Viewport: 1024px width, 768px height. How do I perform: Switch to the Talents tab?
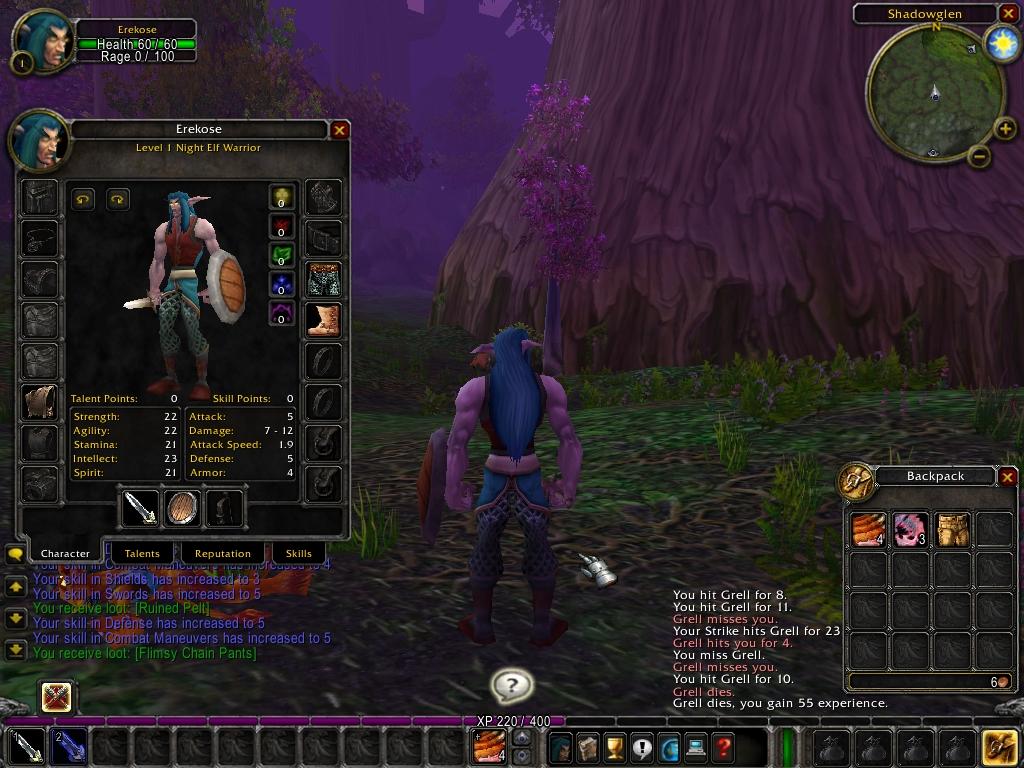pyautogui.click(x=142, y=553)
